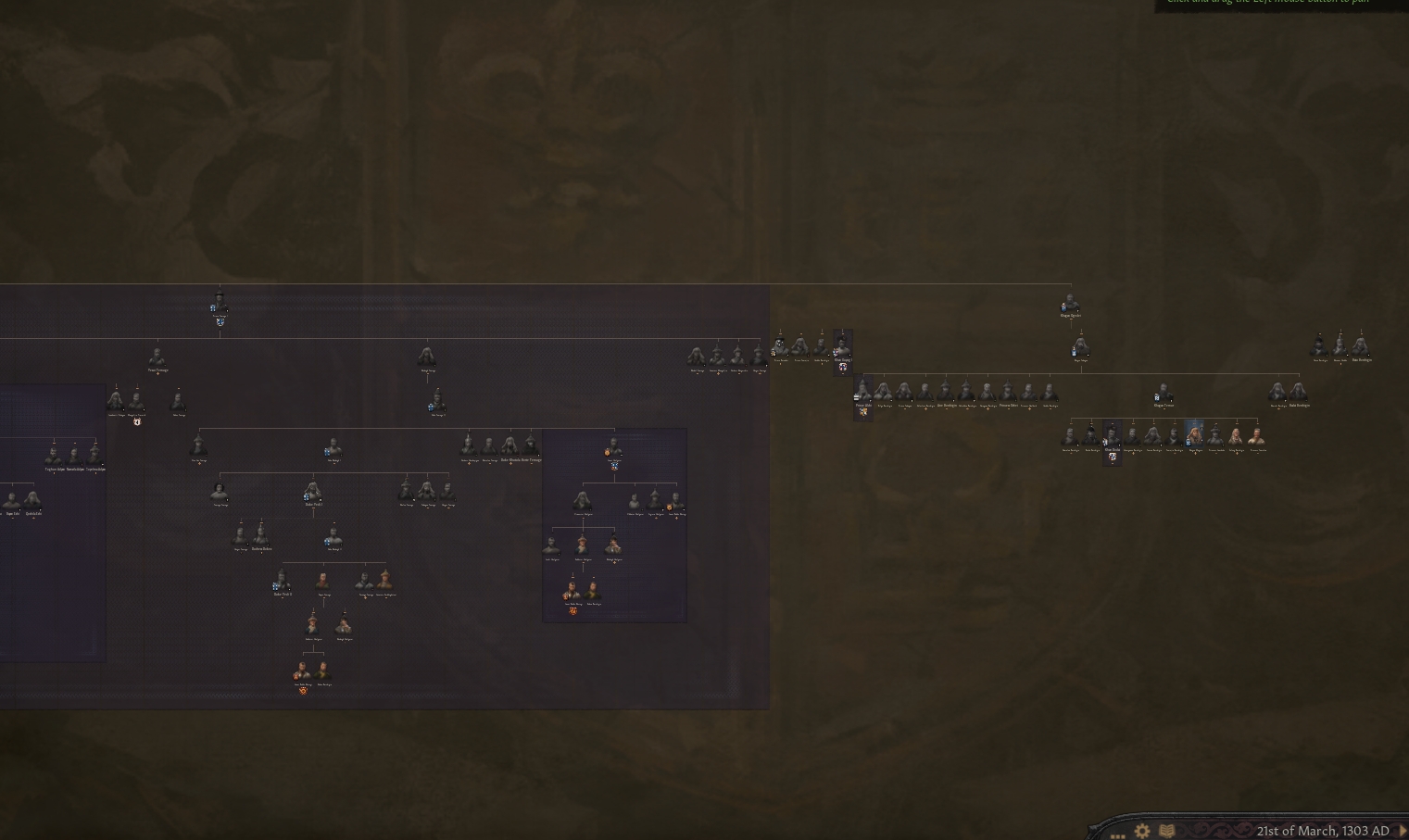Select Khan Bode's darkened portrait frame
The image size is (1409, 840).
point(1112,436)
